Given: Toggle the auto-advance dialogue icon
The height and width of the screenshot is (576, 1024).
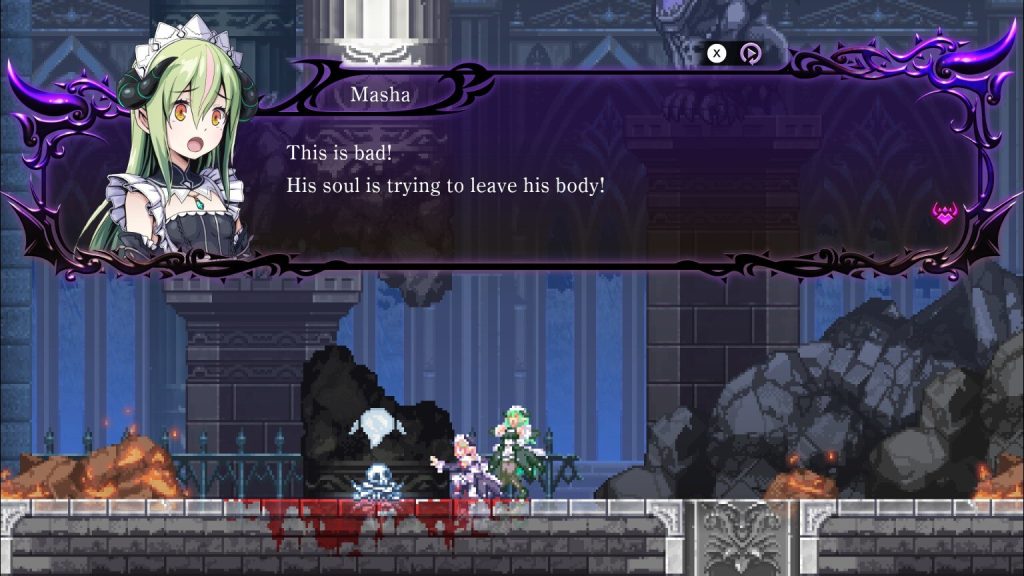Looking at the screenshot, I should 750,54.
